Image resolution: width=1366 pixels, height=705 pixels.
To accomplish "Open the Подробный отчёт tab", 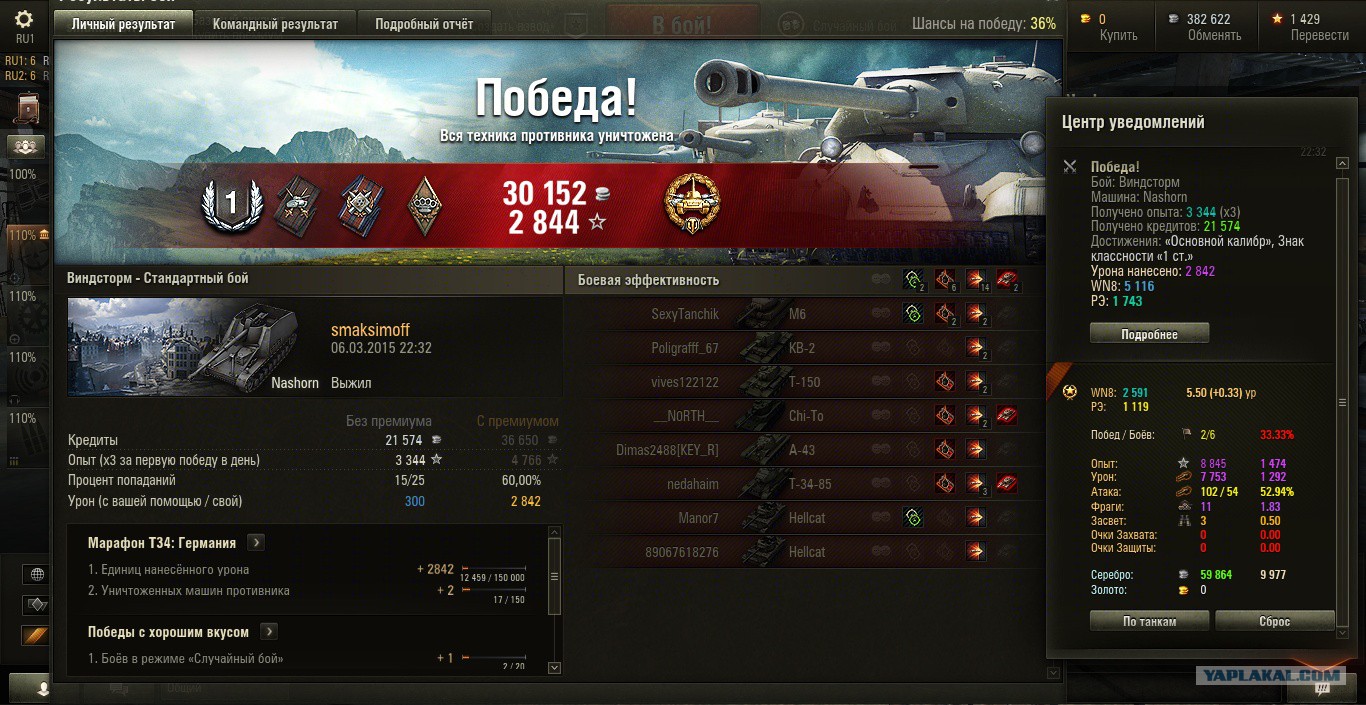I will pyautogui.click(x=424, y=24).
